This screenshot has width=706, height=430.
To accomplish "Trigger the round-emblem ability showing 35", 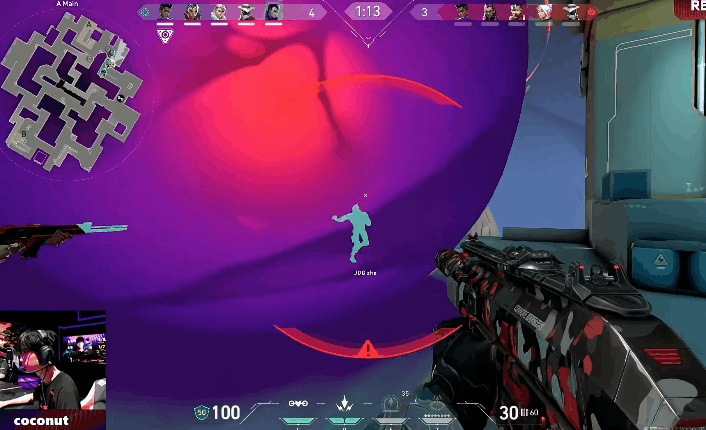I will 391,404.
